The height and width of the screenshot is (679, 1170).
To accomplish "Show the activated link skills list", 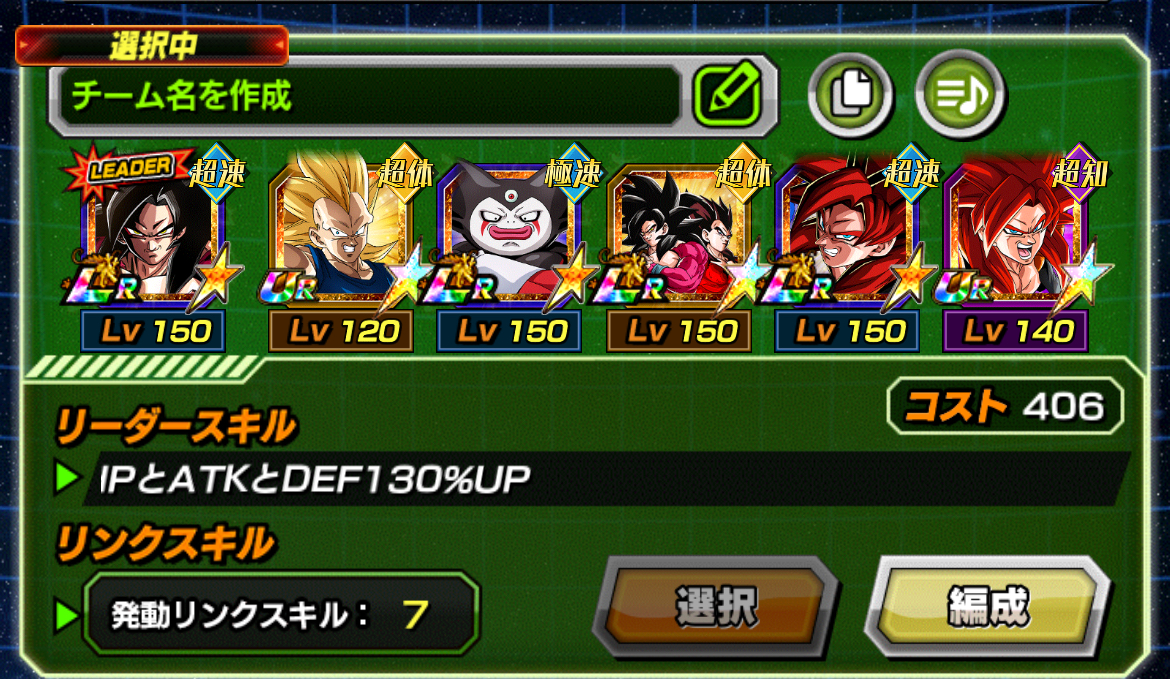I will click(280, 613).
